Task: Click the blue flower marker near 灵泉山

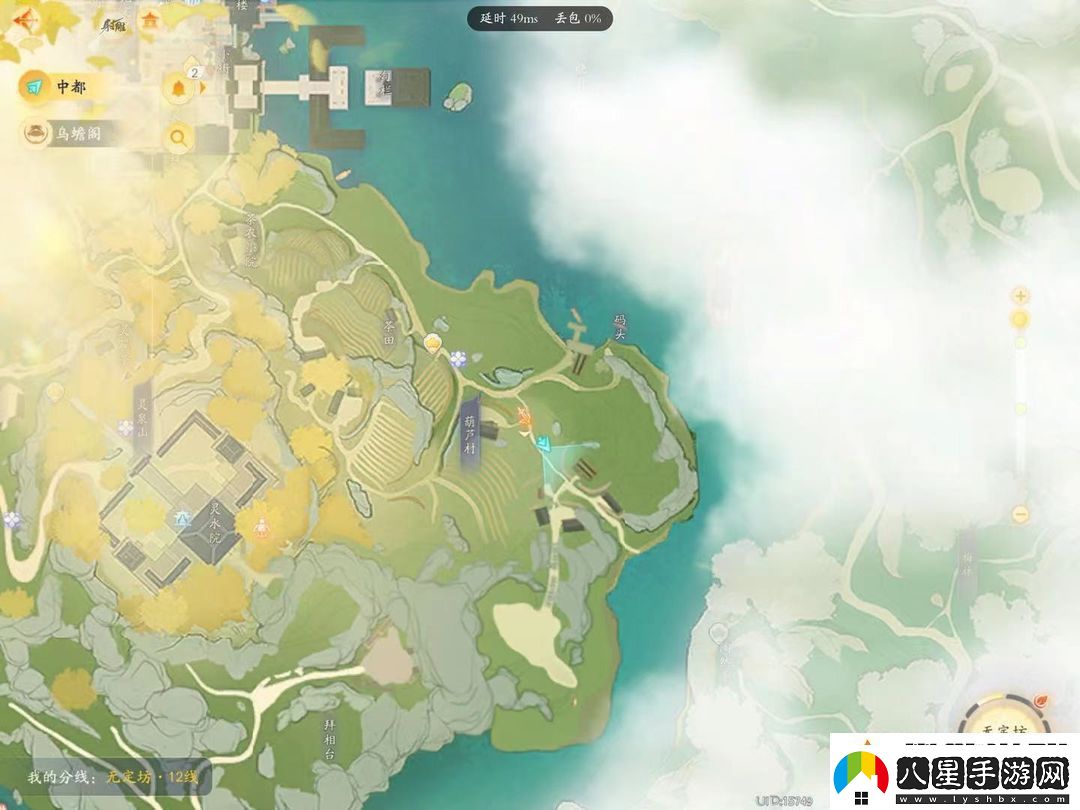Action: (126, 428)
